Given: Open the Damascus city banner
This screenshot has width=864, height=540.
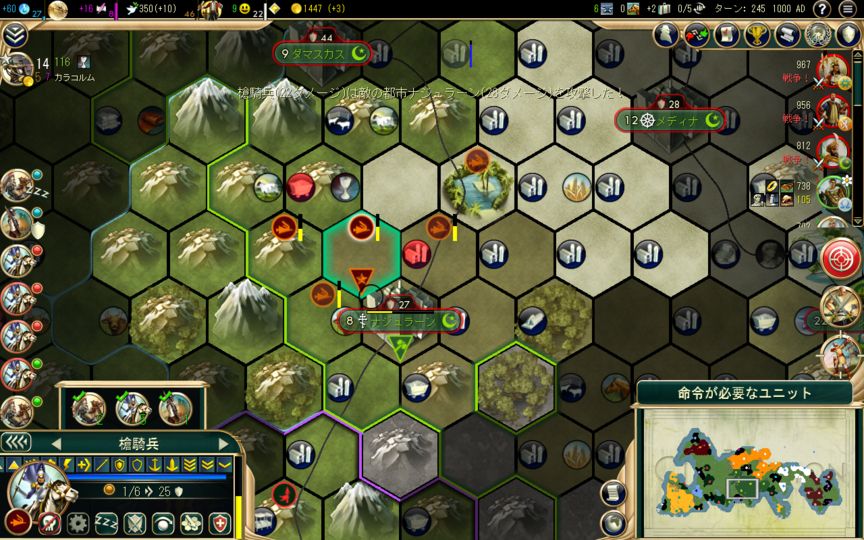Looking at the screenshot, I should (322, 53).
